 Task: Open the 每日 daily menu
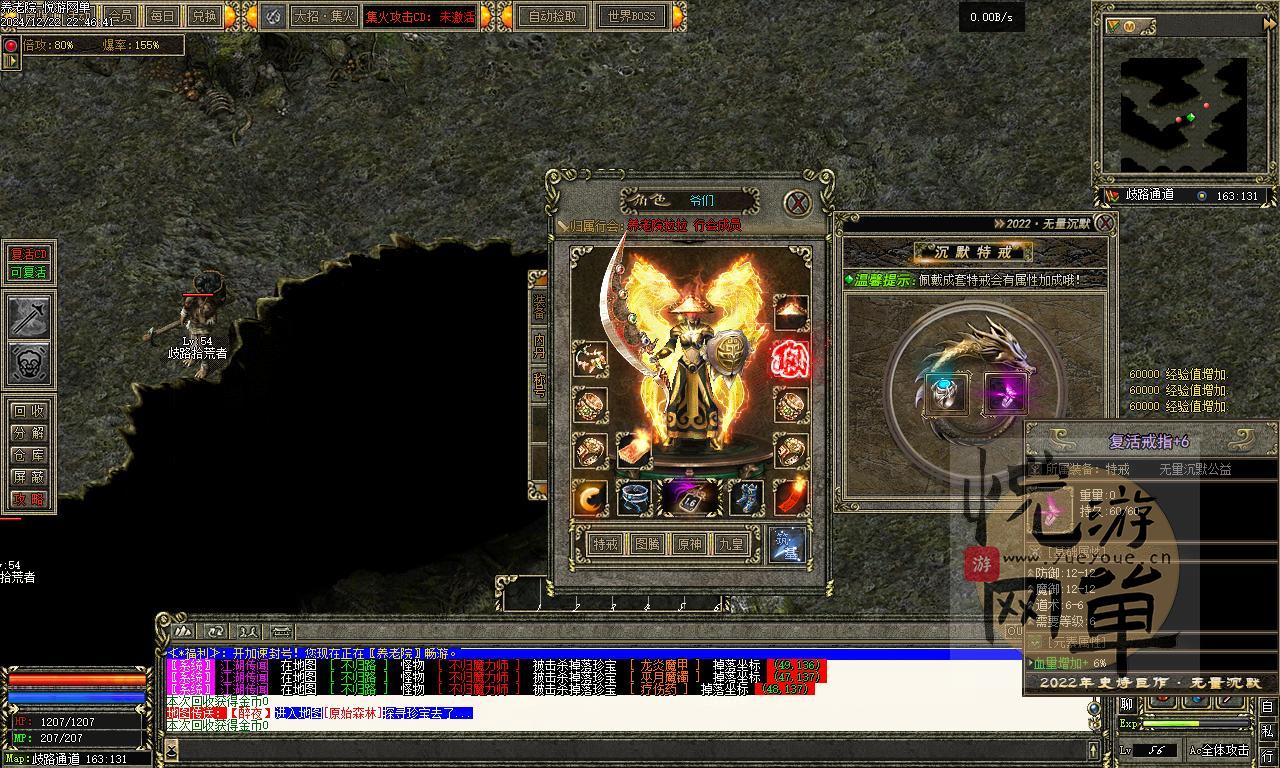pyautogui.click(x=161, y=16)
